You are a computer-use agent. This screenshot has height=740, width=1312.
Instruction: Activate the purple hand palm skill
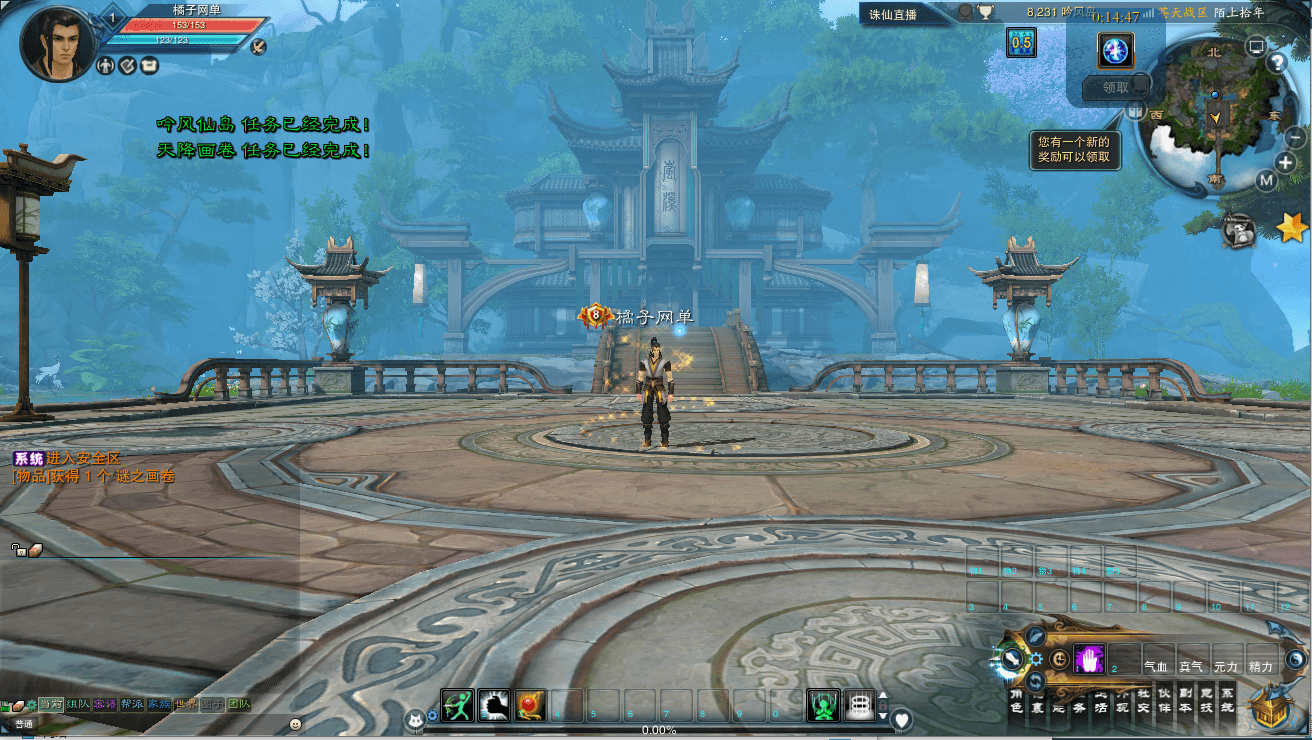pos(1089,659)
